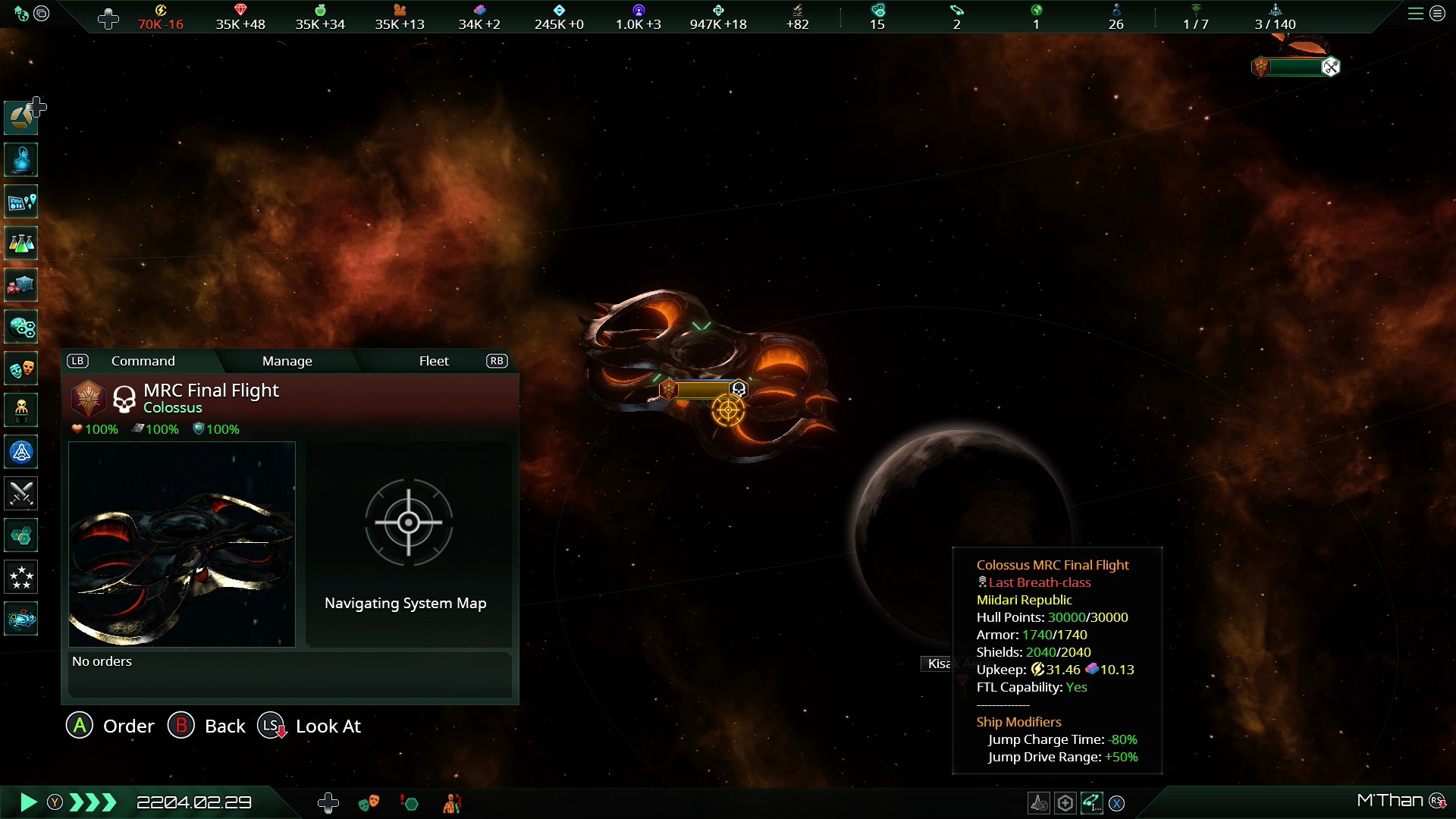Click the Colossus ship portrait thumbnail
Viewport: 1456px width, 819px height.
click(x=182, y=544)
